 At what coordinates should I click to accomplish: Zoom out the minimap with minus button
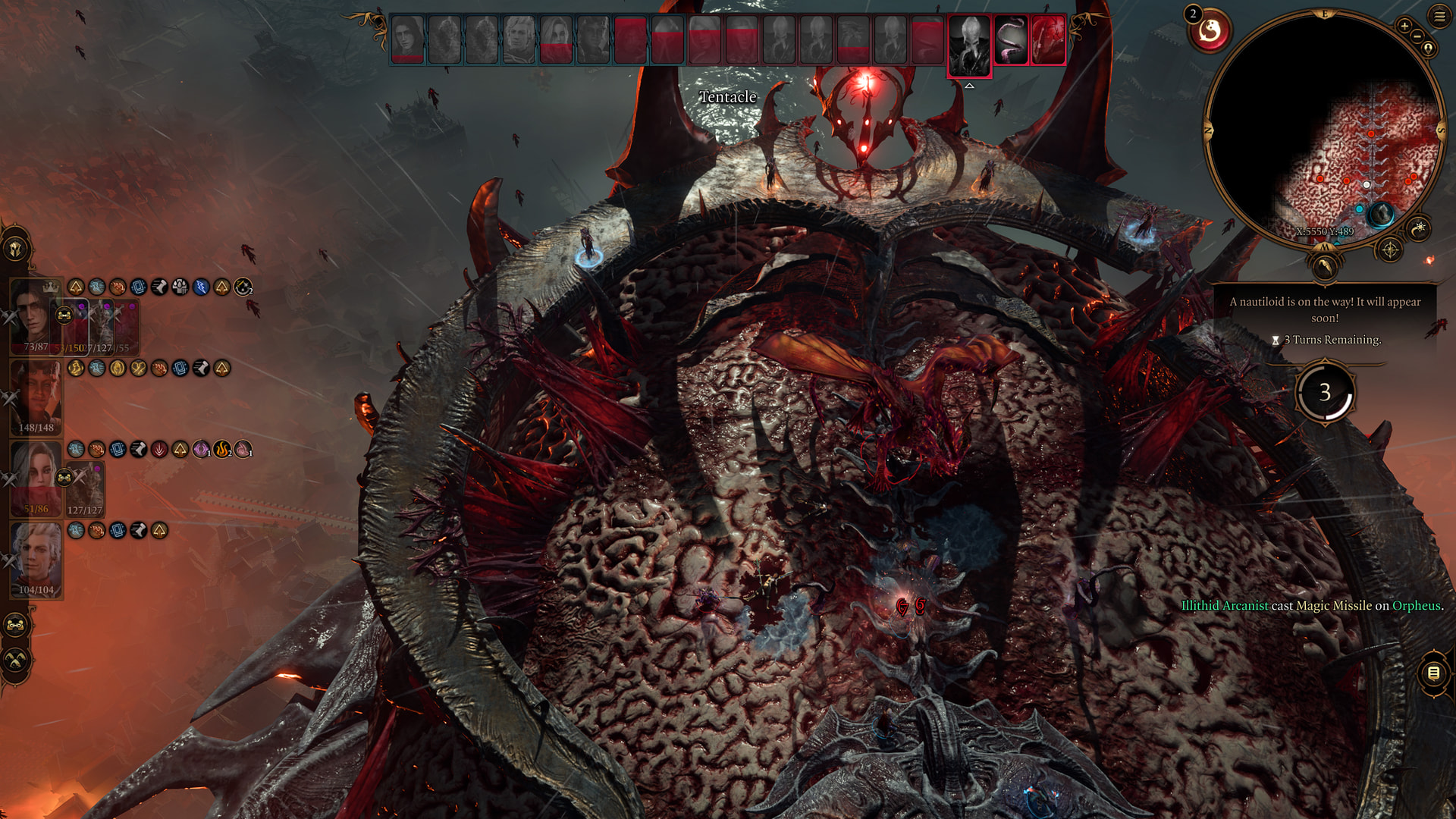[1417, 36]
